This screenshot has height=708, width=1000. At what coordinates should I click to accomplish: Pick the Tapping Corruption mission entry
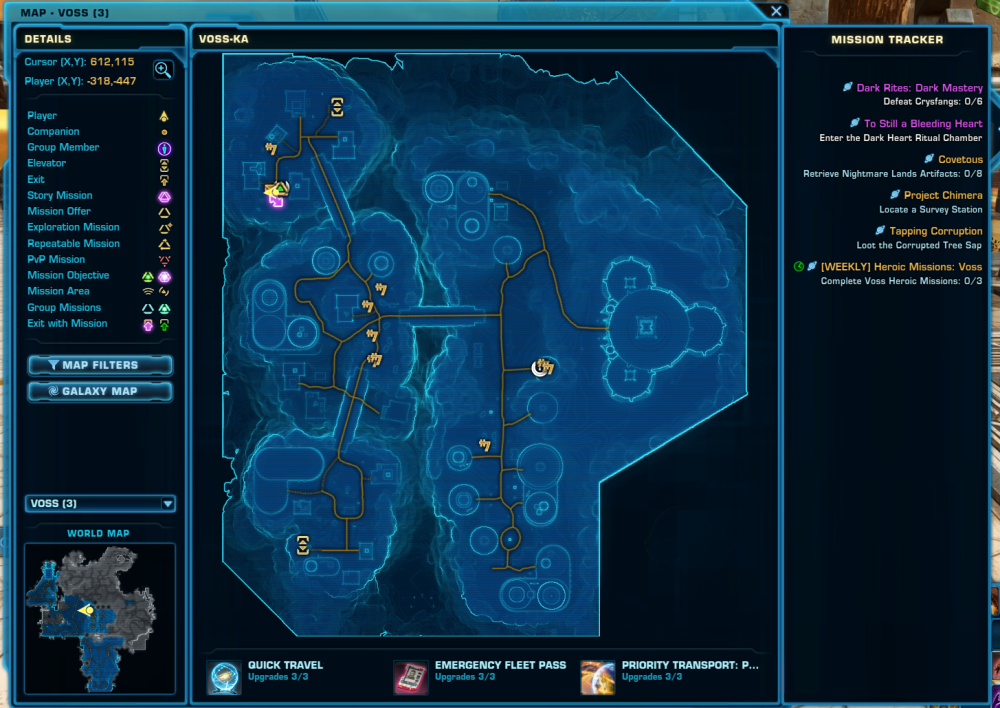tap(936, 232)
